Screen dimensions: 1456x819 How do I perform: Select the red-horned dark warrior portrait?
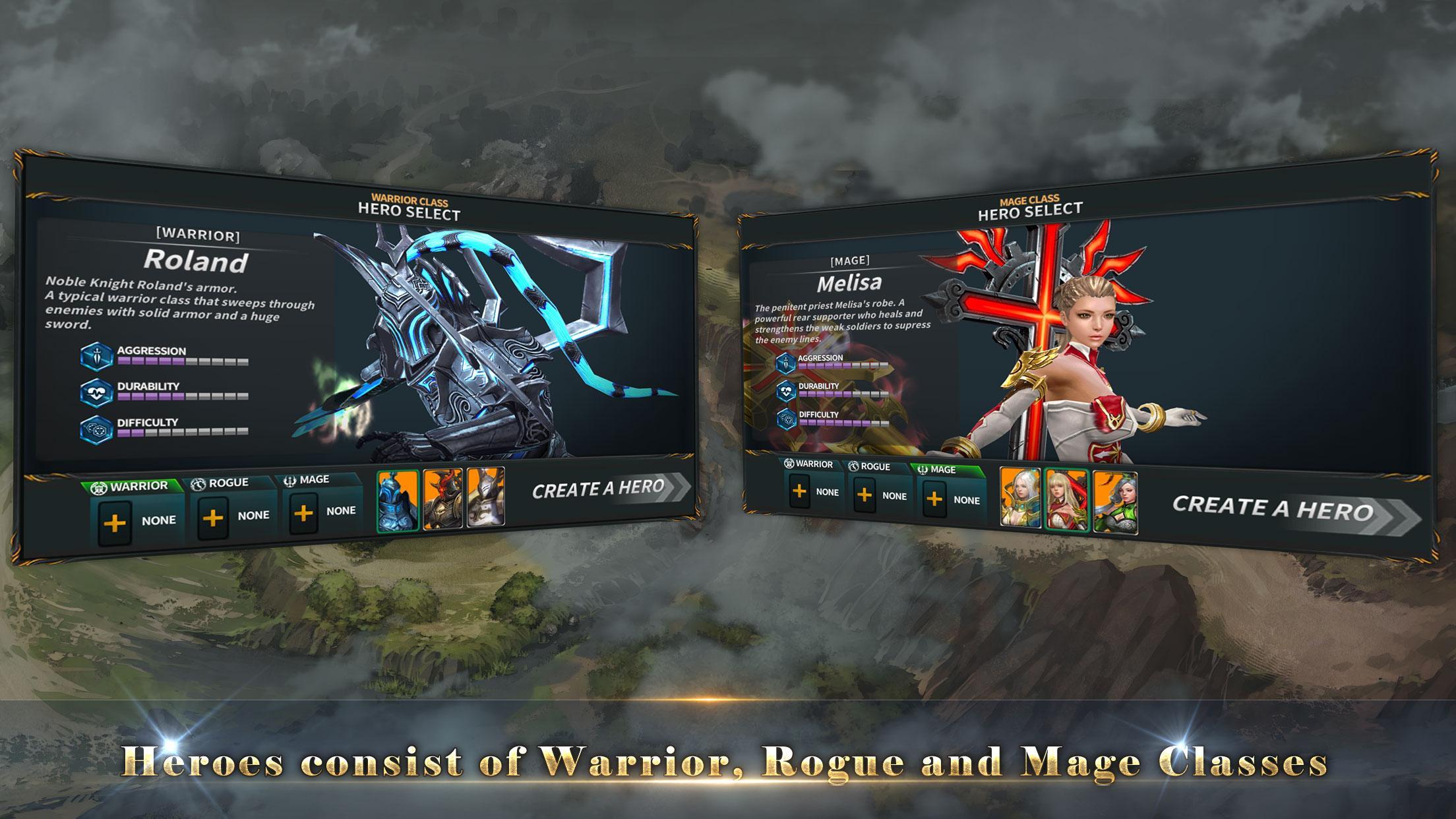(442, 498)
